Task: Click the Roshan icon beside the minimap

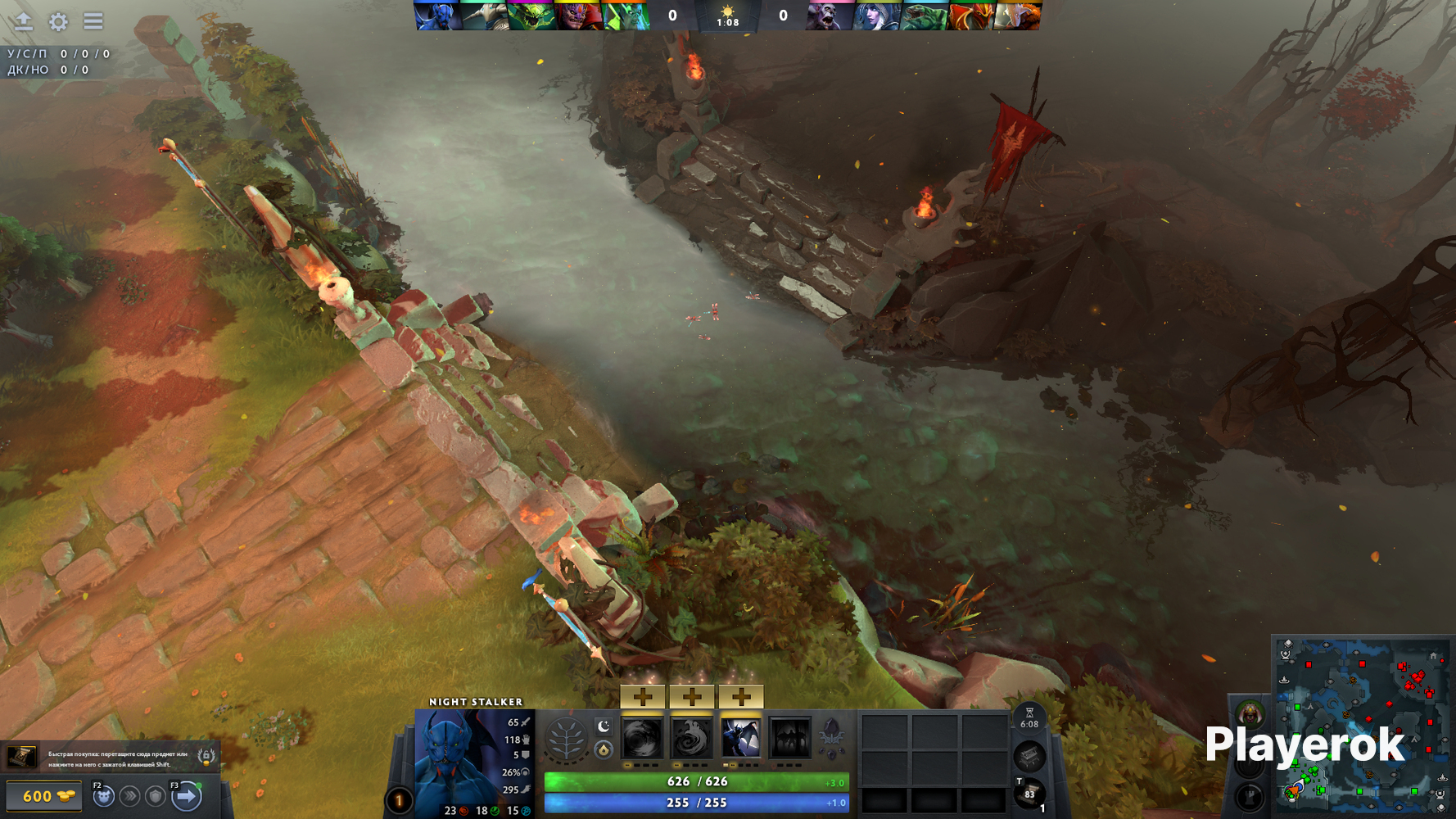Action: coord(1250,714)
